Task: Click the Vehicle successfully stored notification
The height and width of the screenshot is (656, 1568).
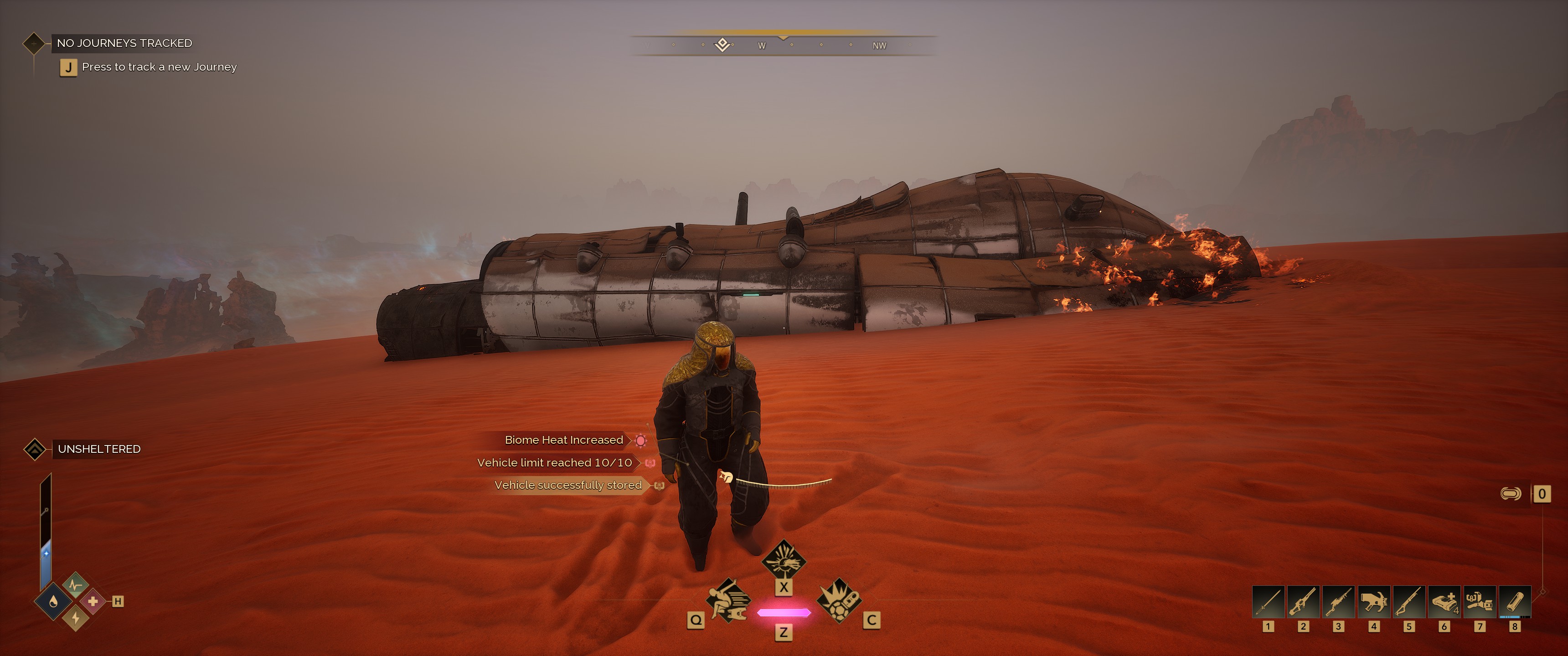Action: pyautogui.click(x=568, y=485)
